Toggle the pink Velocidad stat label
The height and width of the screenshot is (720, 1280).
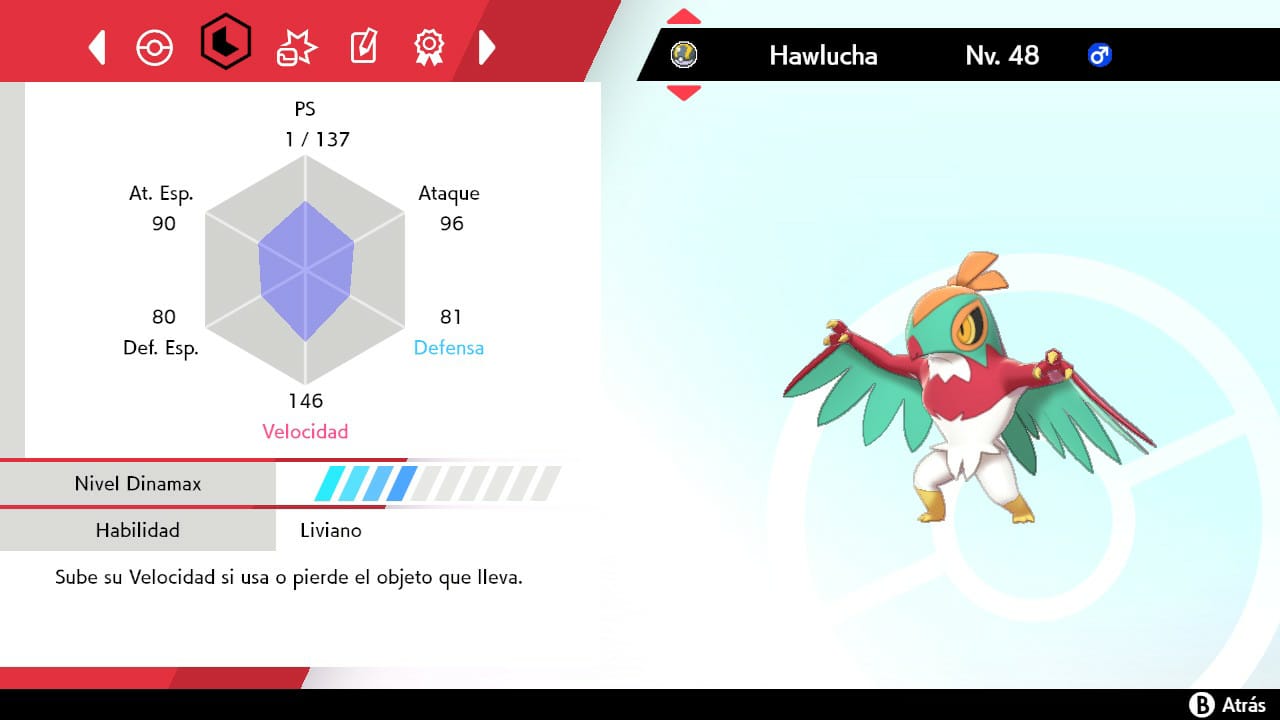(305, 431)
